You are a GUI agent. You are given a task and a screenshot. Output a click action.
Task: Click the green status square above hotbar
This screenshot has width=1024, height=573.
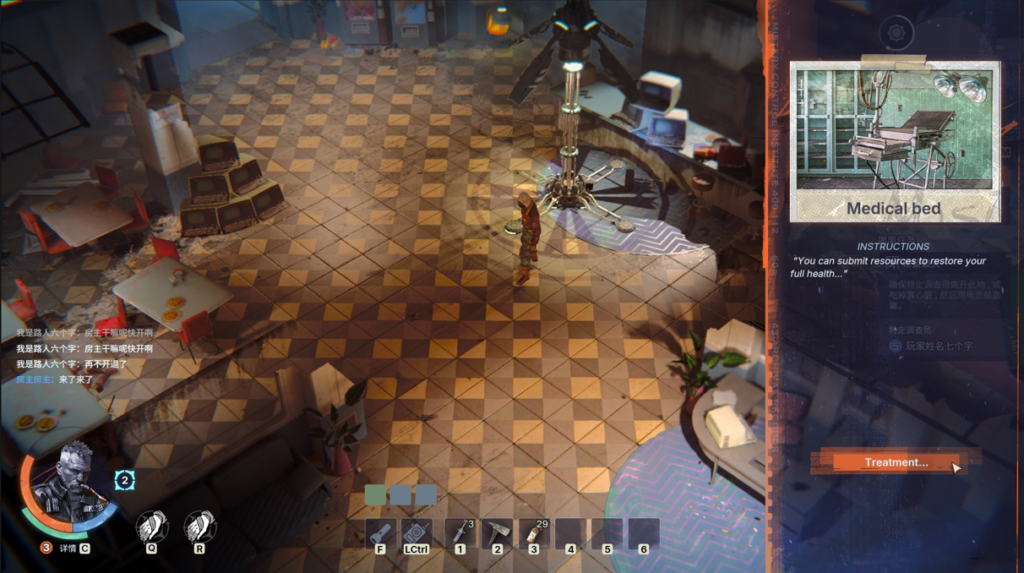pos(376,495)
